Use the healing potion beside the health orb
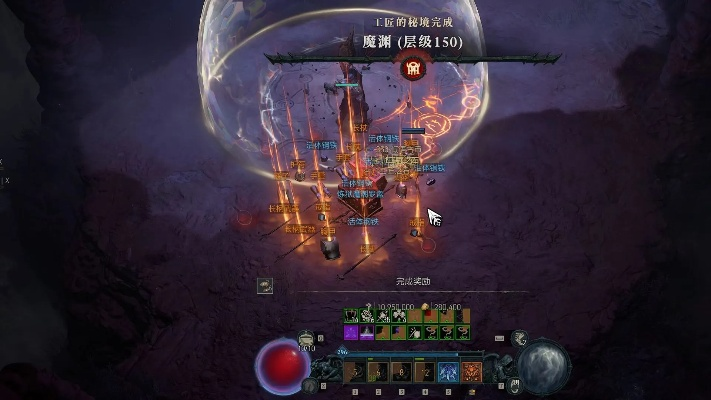Image resolution: width=711 pixels, height=400 pixels. click(x=306, y=341)
